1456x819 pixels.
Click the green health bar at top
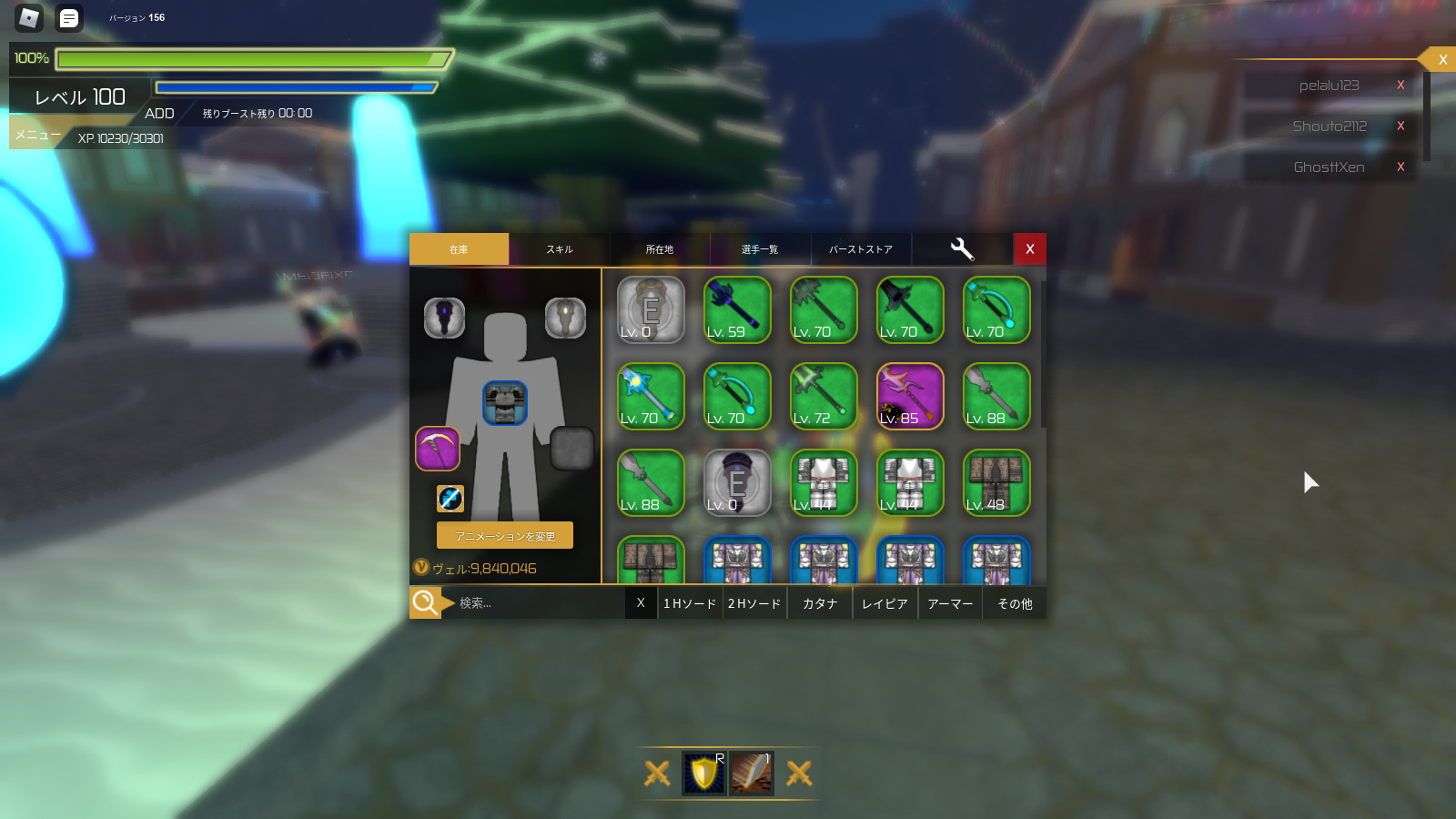click(253, 58)
